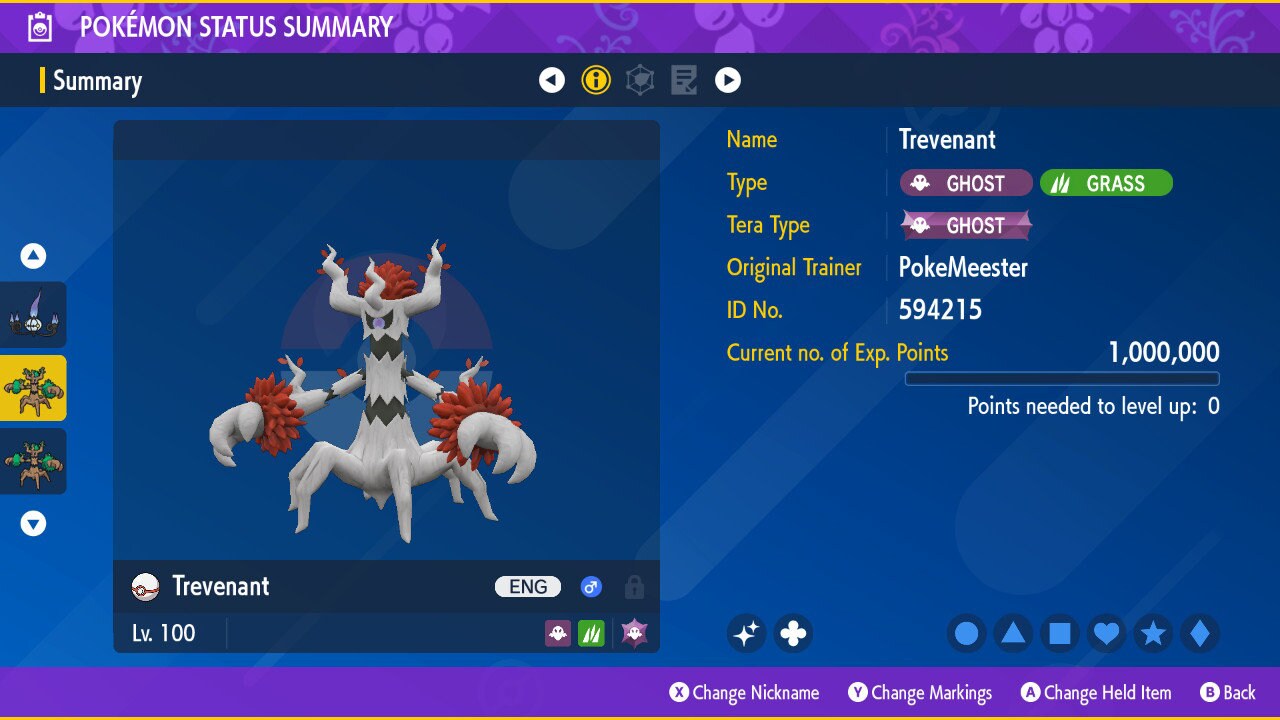
Task: Toggle the triangle marking
Action: pos(1013,633)
